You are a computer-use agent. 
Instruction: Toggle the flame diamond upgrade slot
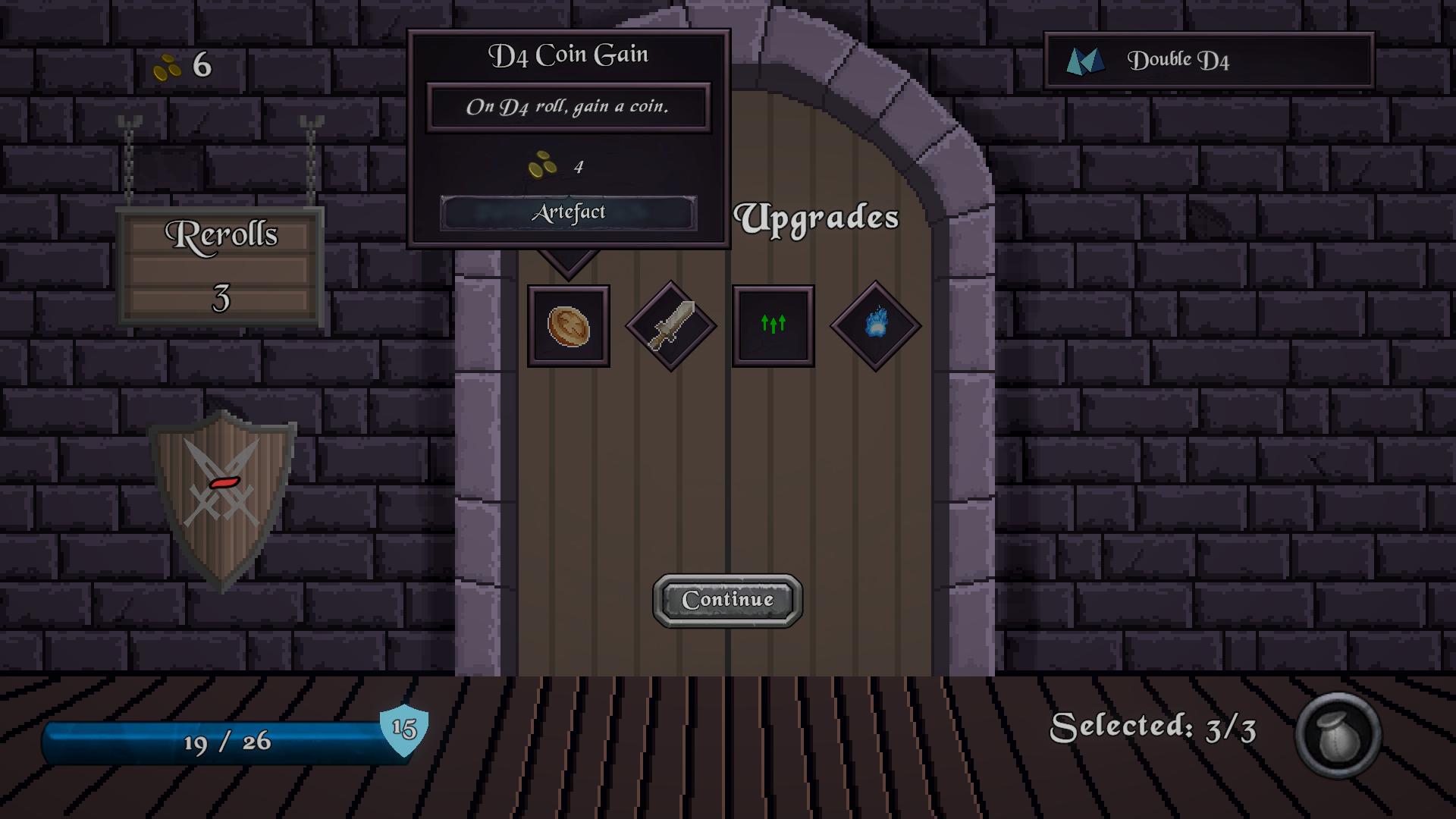coord(875,326)
